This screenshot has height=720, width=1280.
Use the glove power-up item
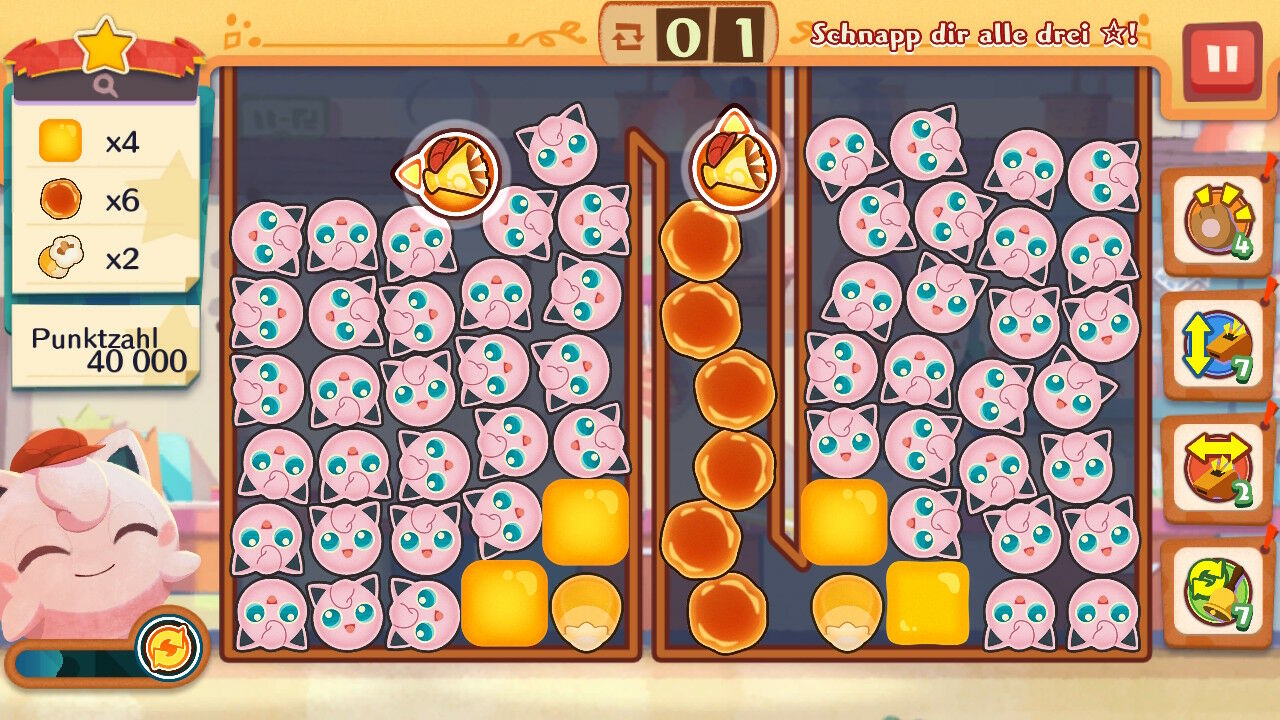pos(1216,221)
